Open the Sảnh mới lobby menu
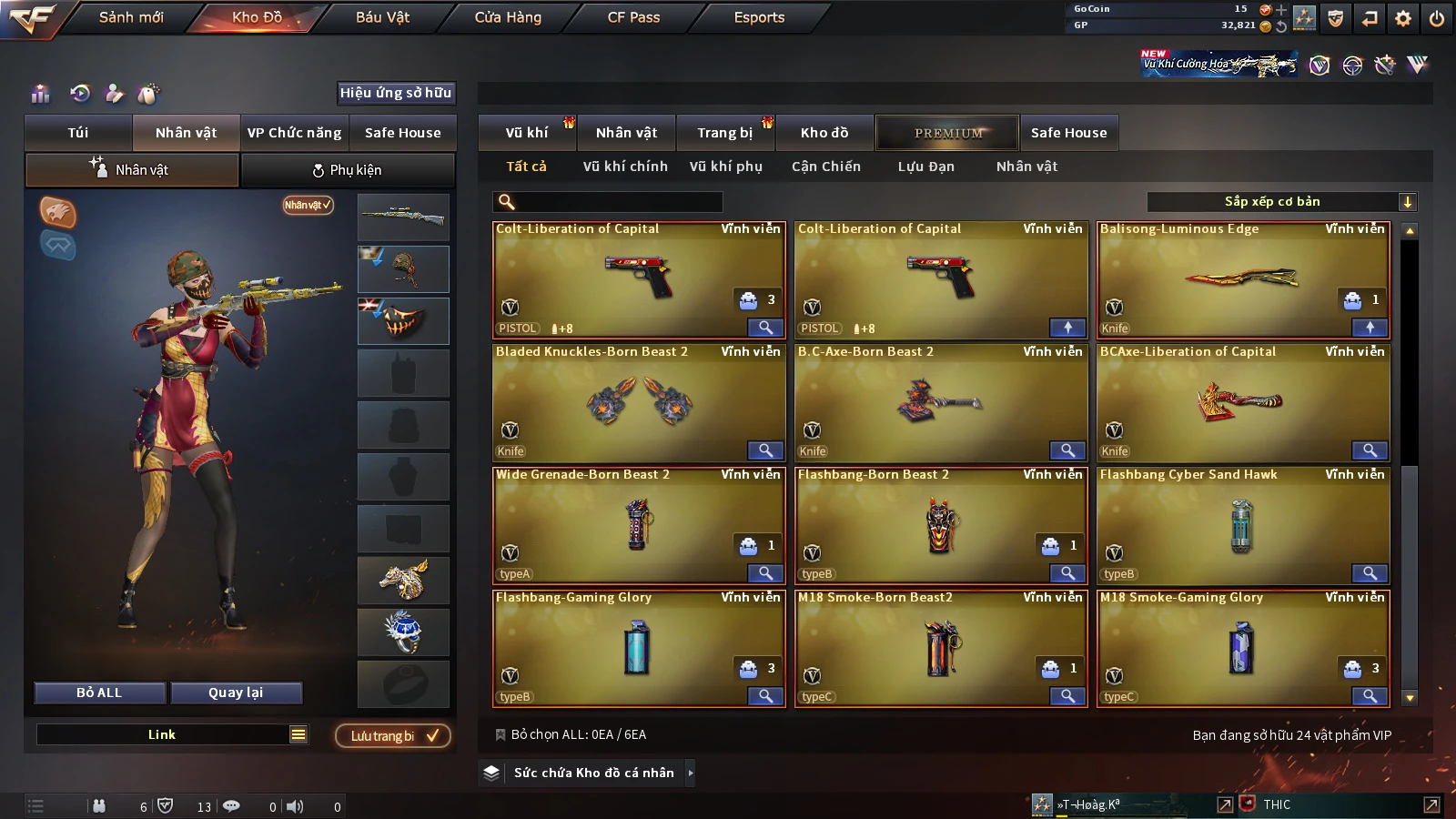 131,17
